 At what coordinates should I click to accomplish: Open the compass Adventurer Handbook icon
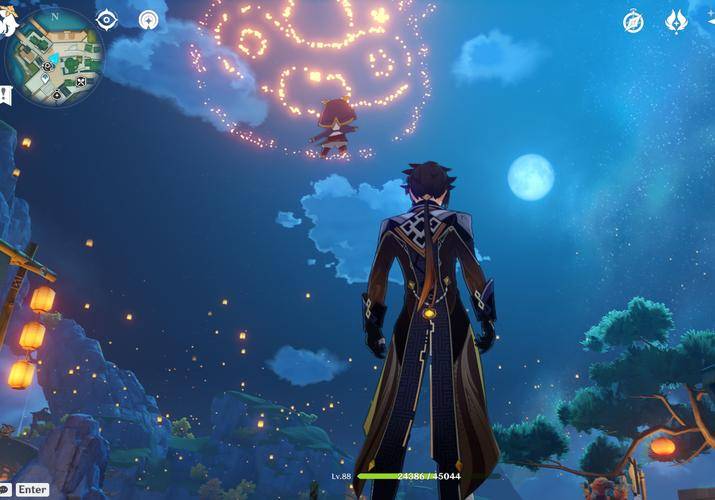[x=633, y=21]
